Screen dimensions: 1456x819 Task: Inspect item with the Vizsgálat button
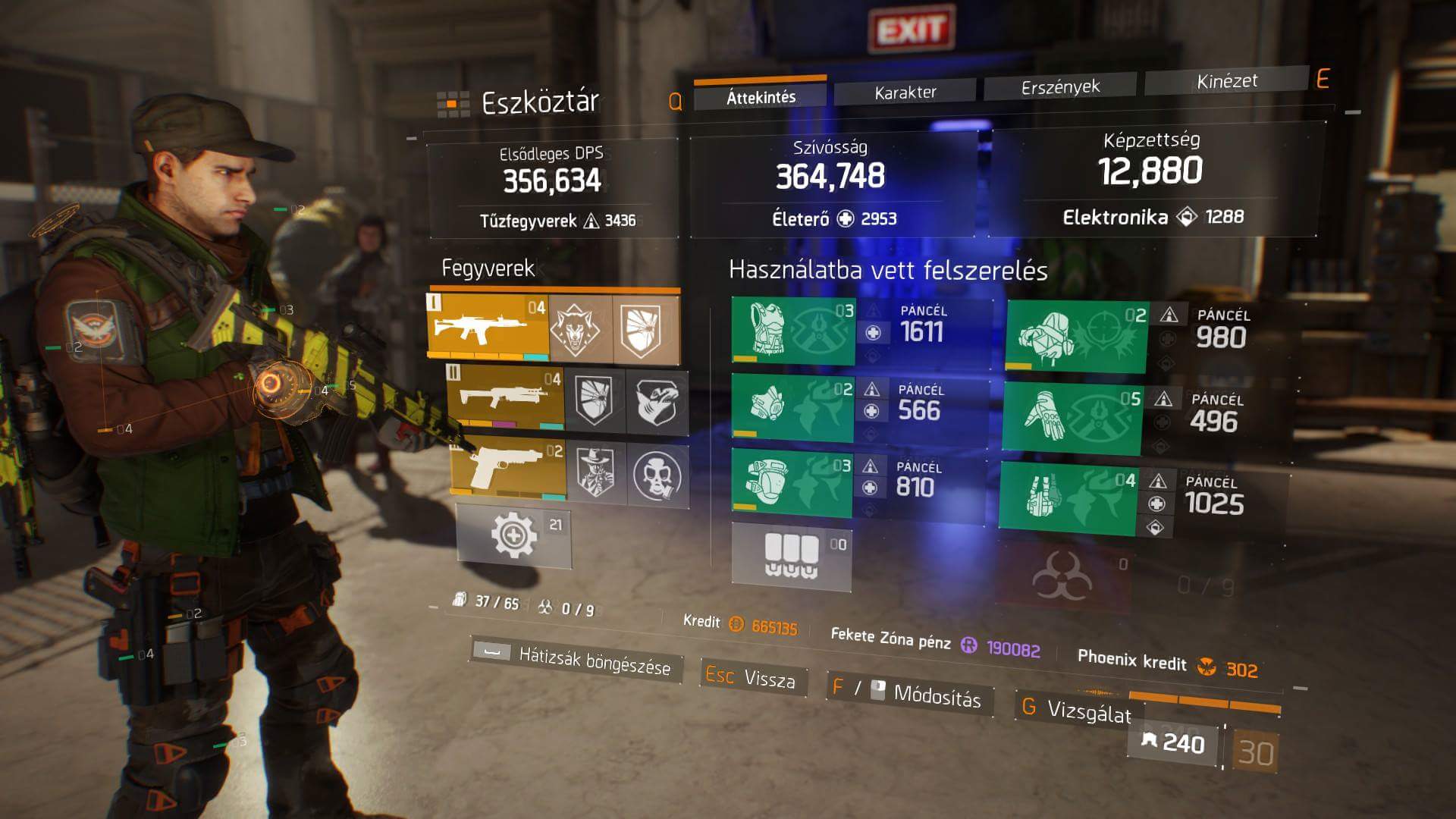coord(1077,710)
